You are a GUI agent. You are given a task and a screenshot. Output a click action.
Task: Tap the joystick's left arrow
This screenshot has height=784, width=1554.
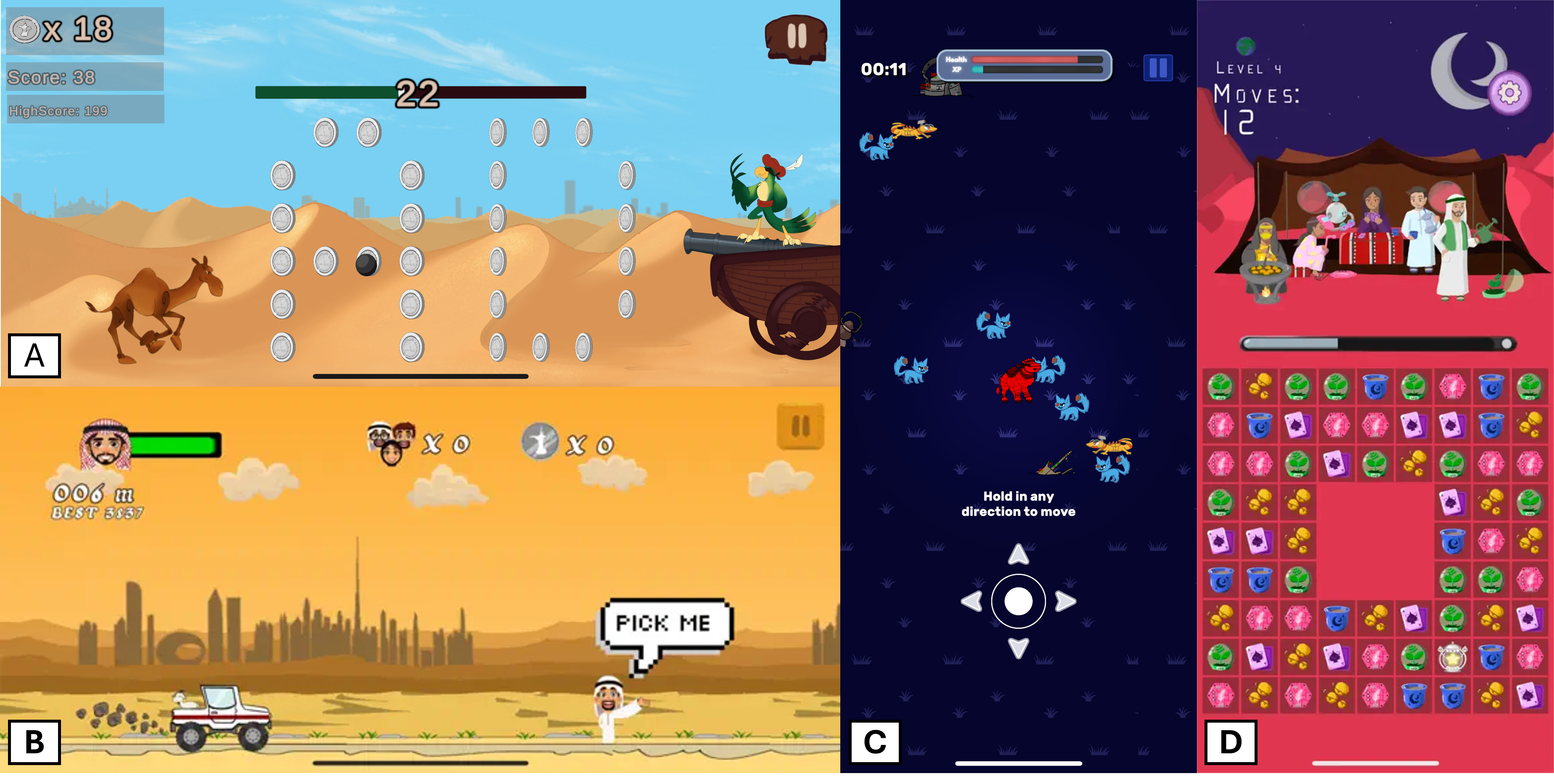[x=971, y=601]
